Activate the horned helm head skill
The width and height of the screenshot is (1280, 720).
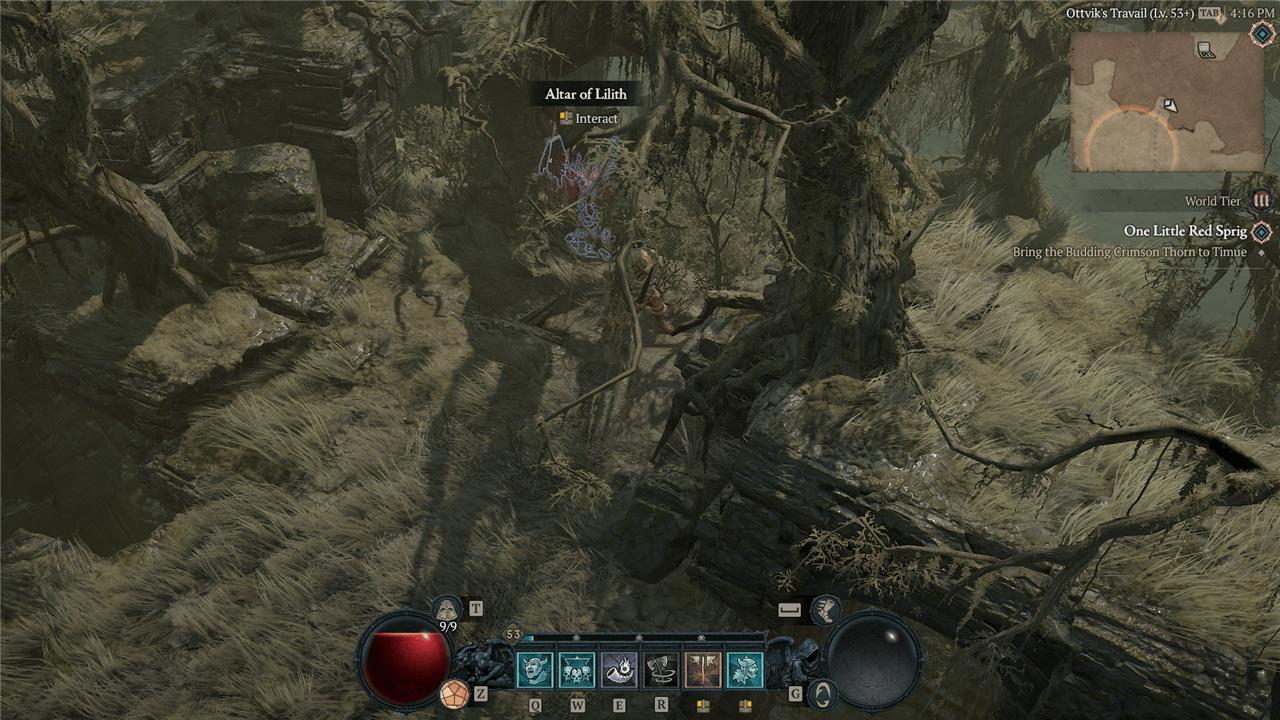744,670
